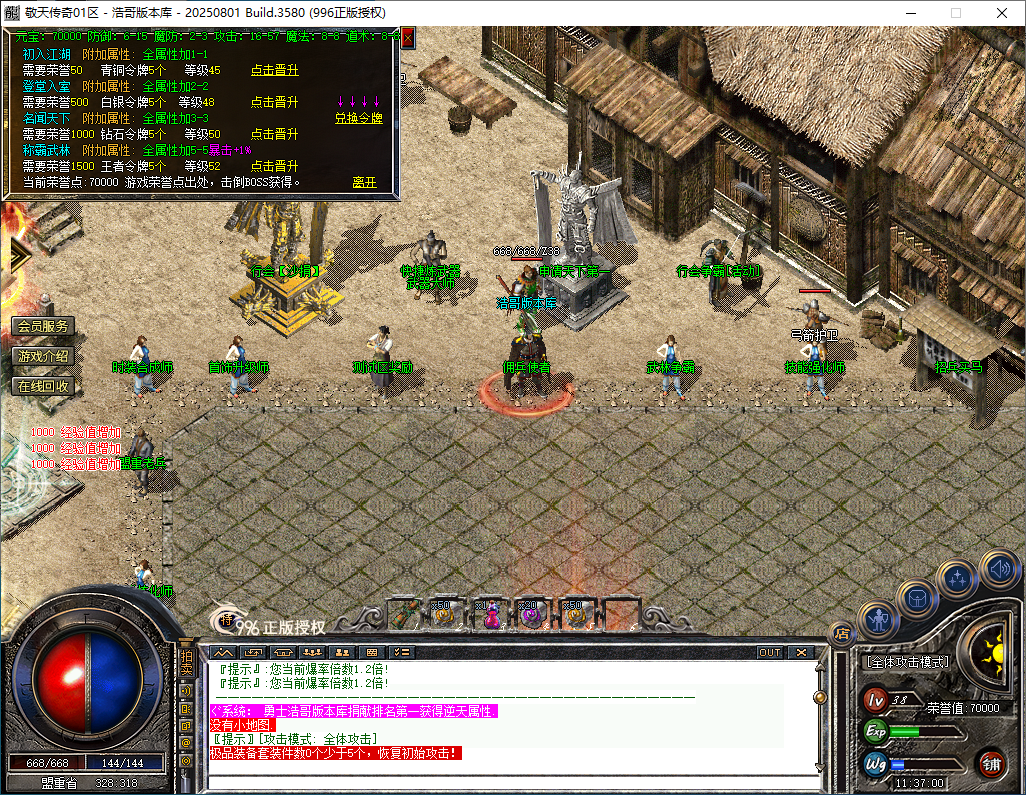
Task: Open the bag round button
Action: [916, 598]
